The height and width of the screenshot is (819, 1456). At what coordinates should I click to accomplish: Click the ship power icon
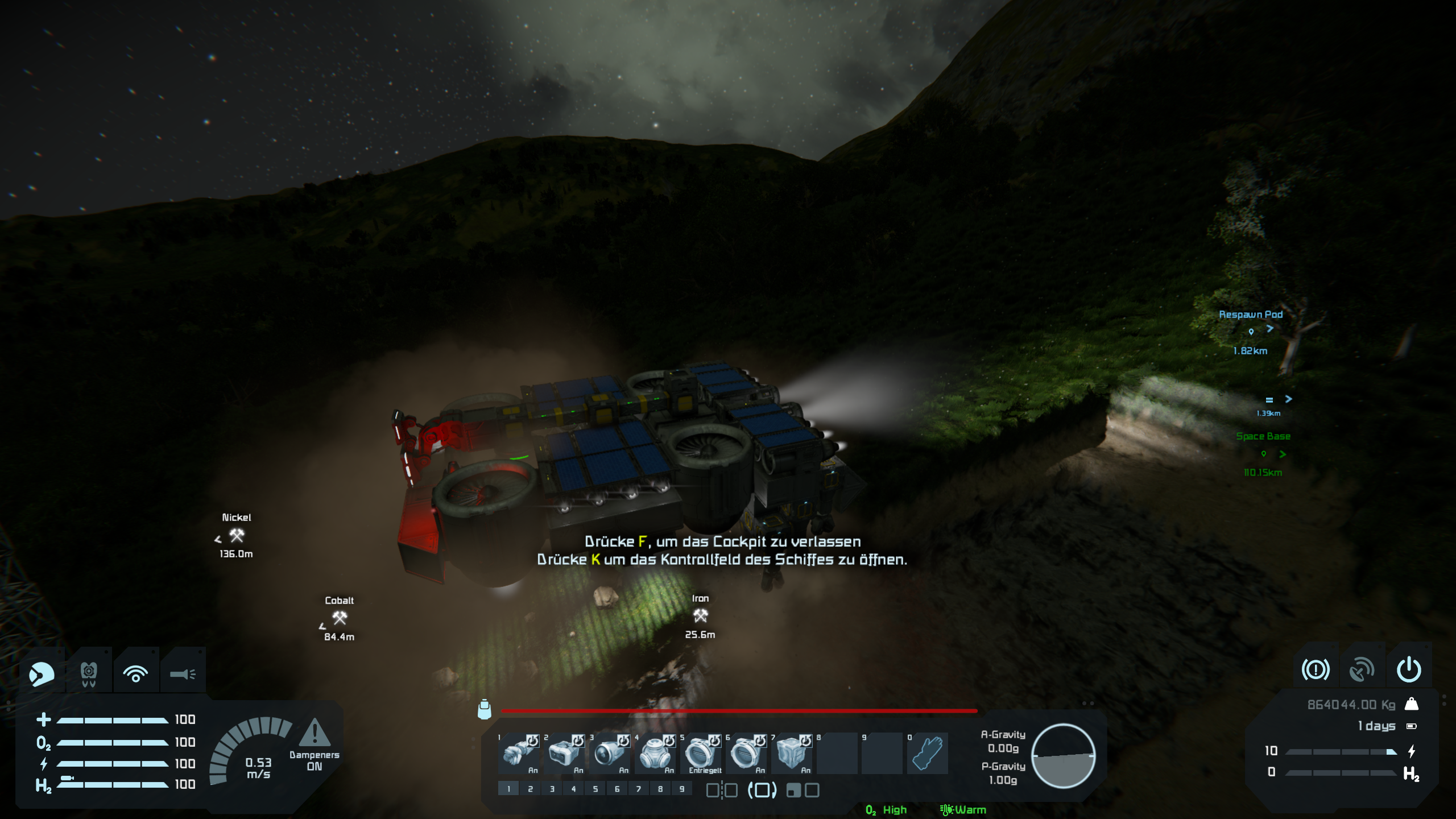[x=1409, y=670]
